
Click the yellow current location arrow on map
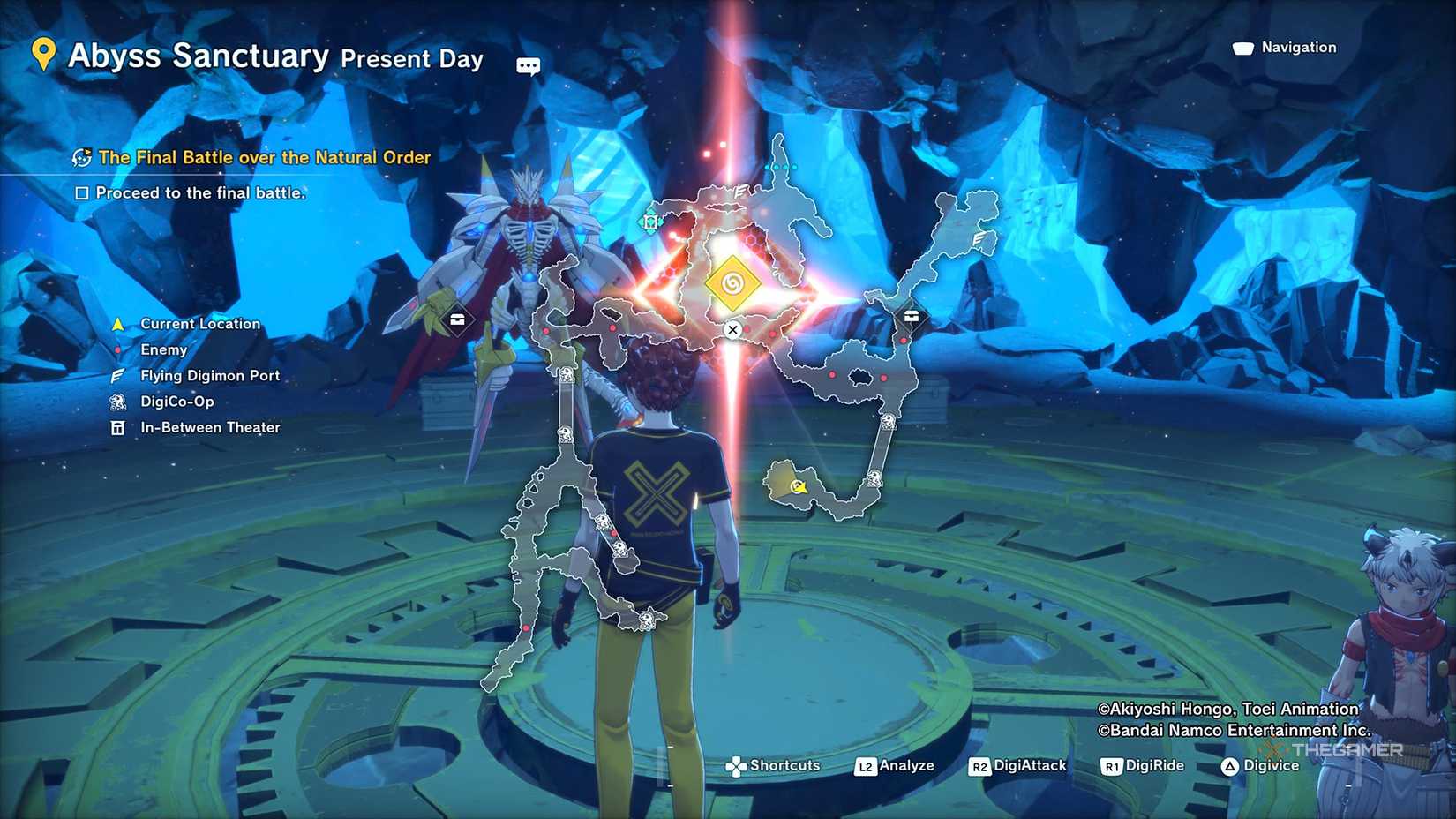(799, 486)
